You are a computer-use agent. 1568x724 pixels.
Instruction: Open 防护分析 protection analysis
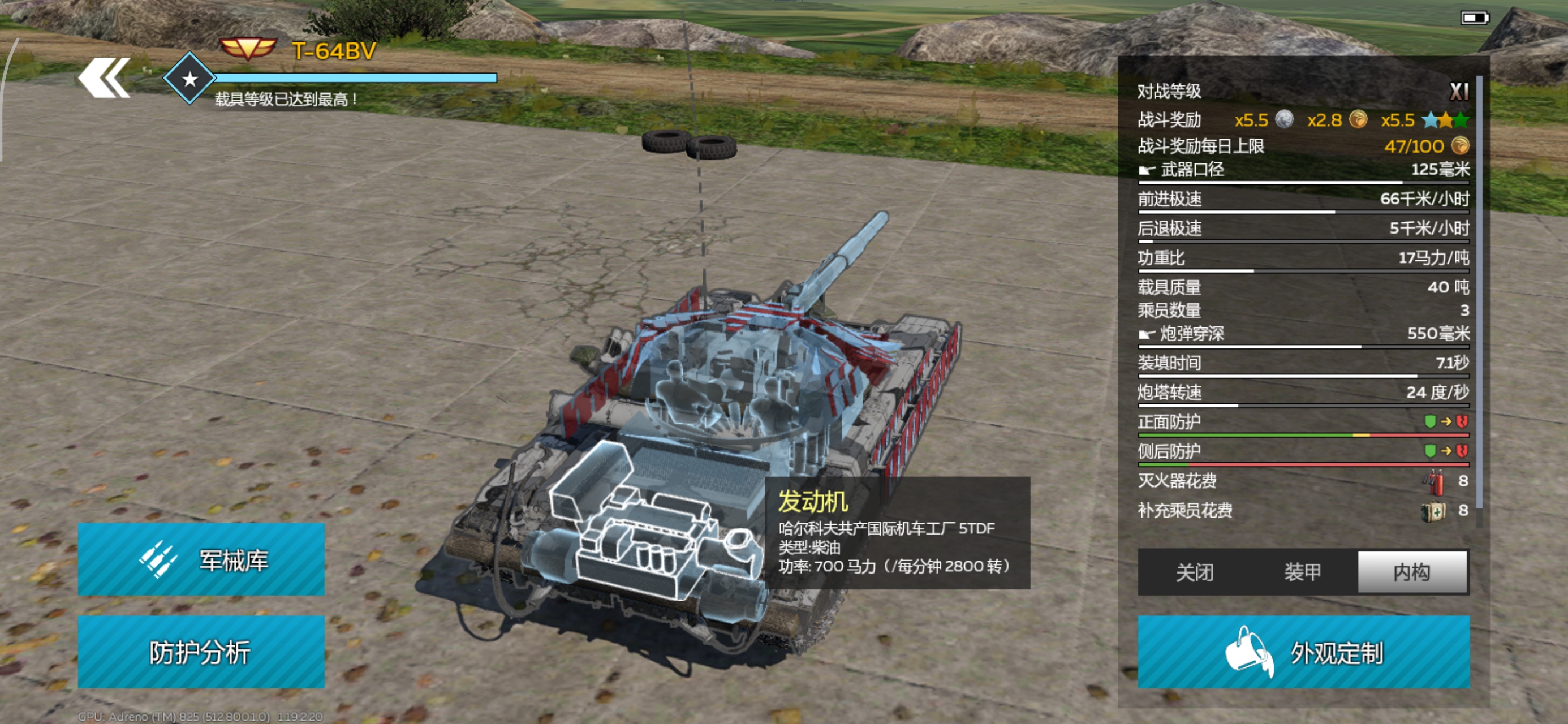201,652
